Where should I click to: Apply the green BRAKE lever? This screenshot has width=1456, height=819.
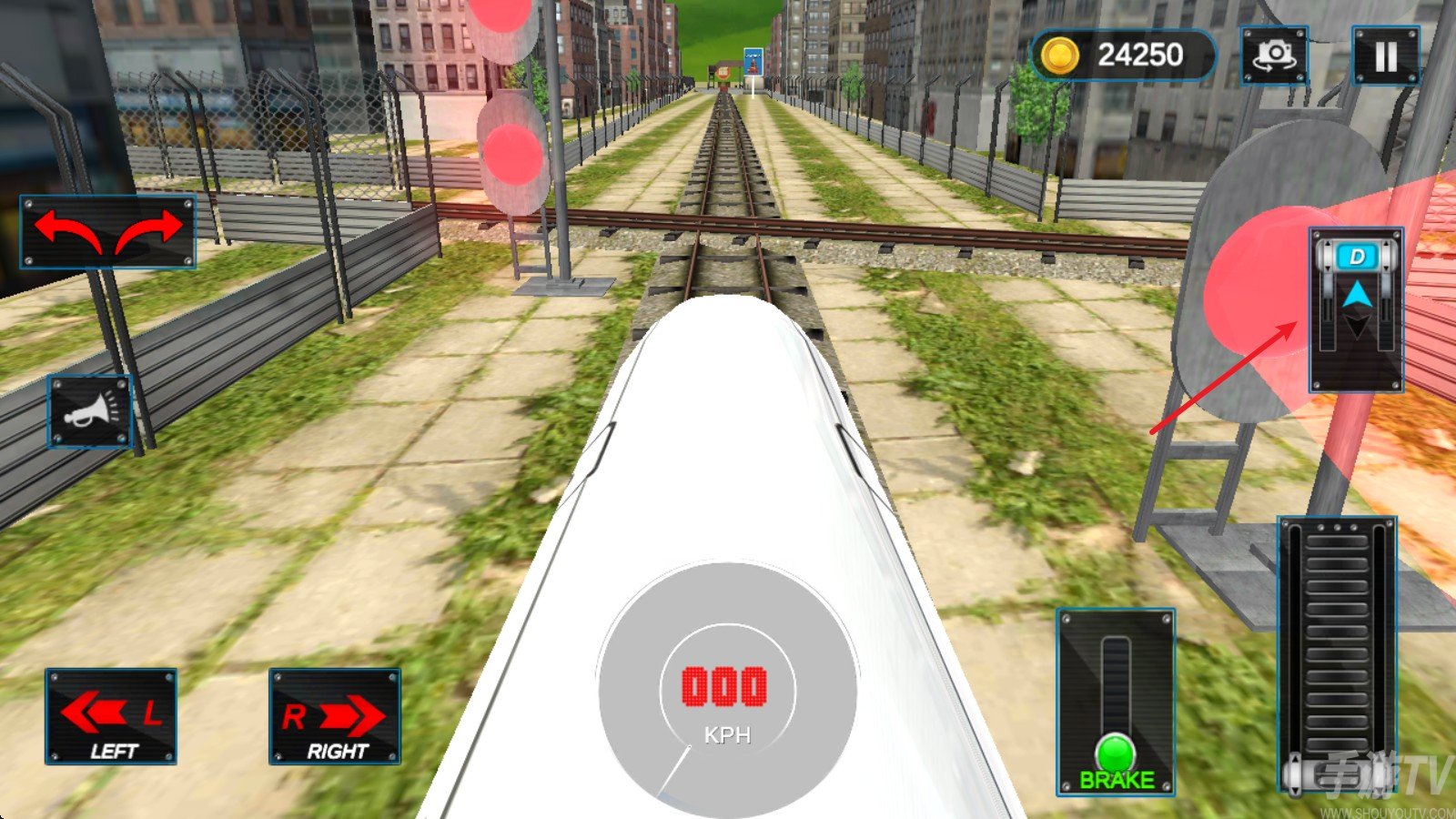click(x=1116, y=754)
